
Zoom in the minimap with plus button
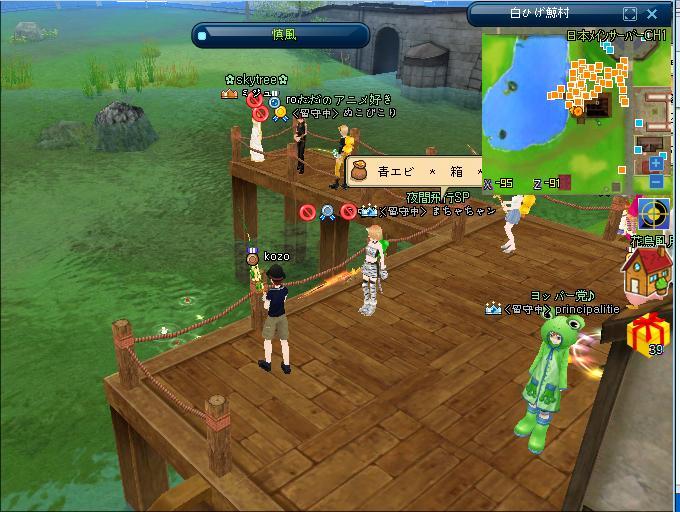[656, 163]
